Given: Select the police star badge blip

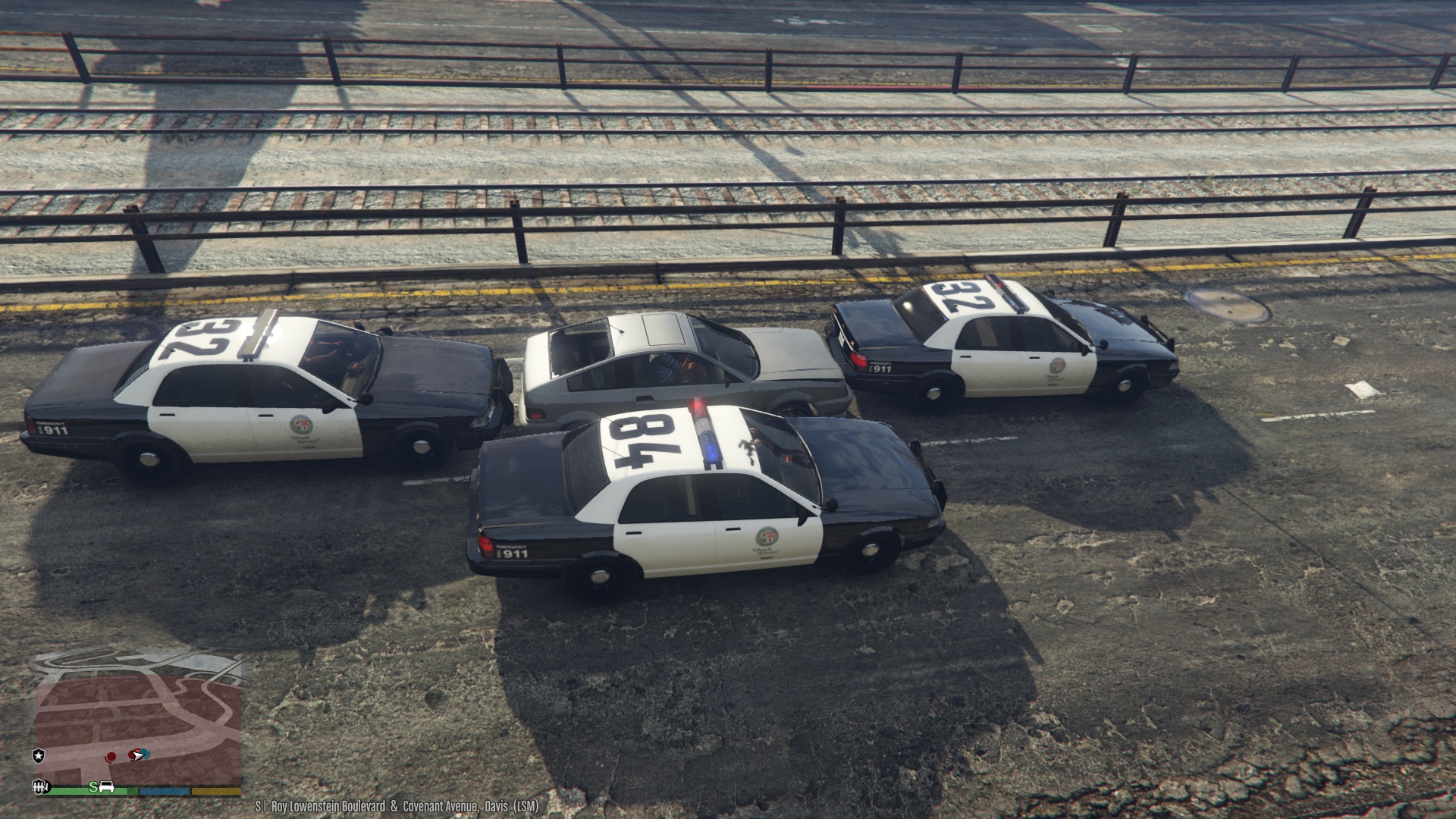Looking at the screenshot, I should pos(38,755).
